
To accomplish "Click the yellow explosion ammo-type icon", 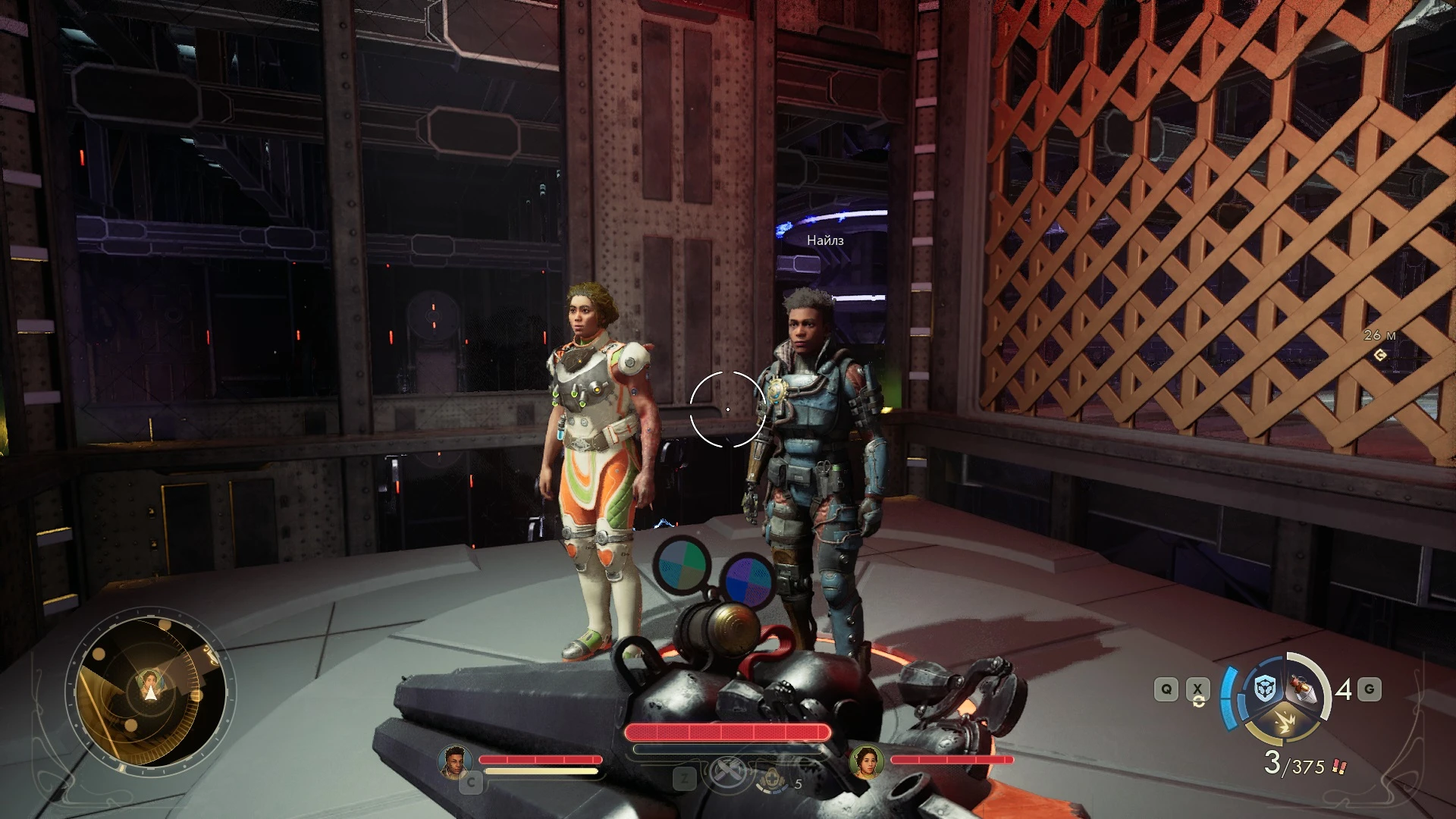I will (x=1285, y=723).
